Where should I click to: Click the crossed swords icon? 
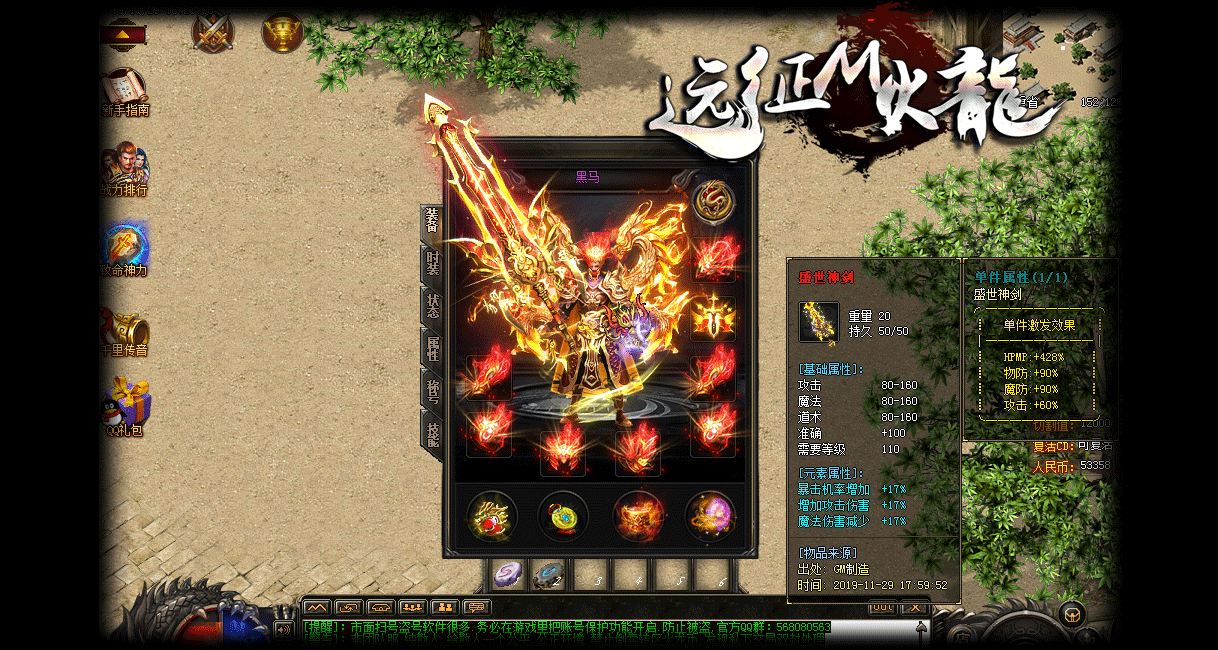pyautogui.click(x=212, y=34)
